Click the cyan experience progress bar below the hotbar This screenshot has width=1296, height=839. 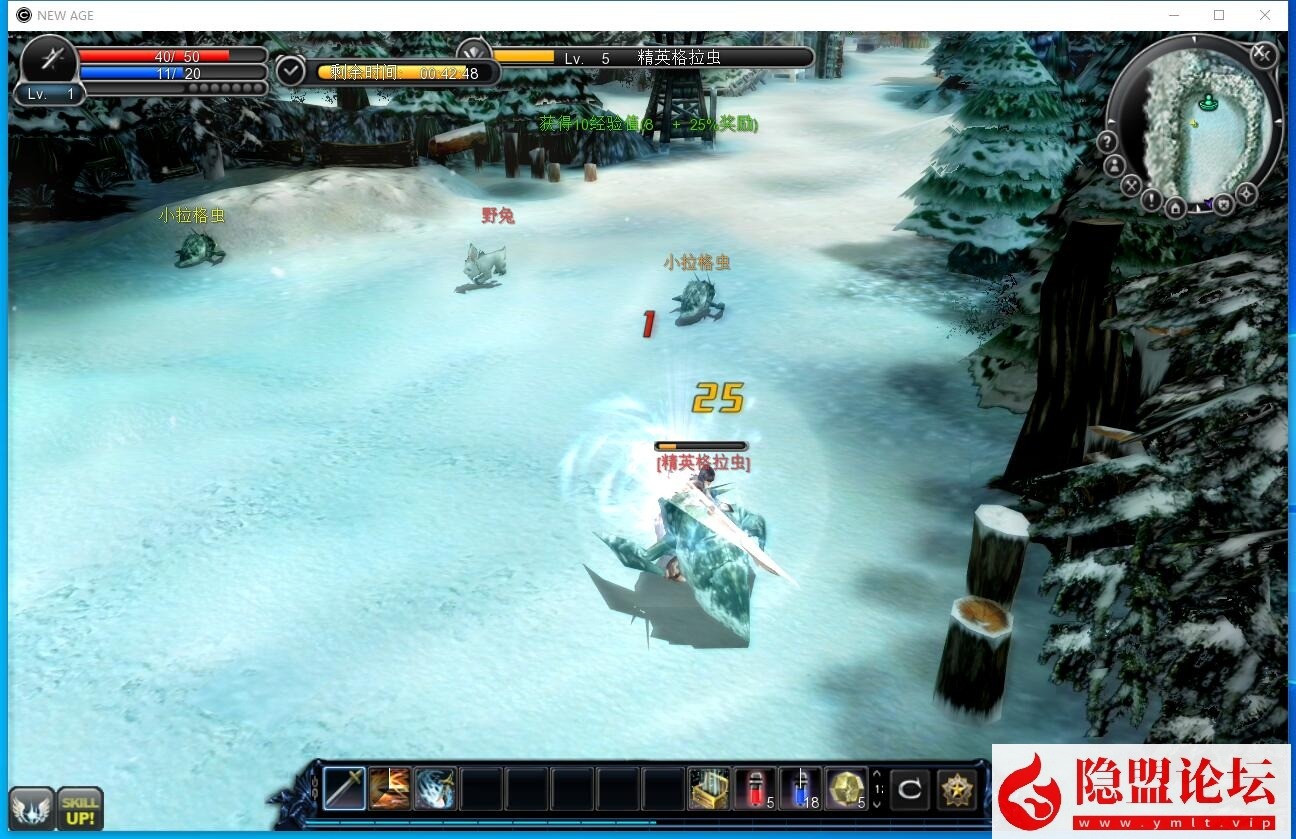tap(480, 821)
